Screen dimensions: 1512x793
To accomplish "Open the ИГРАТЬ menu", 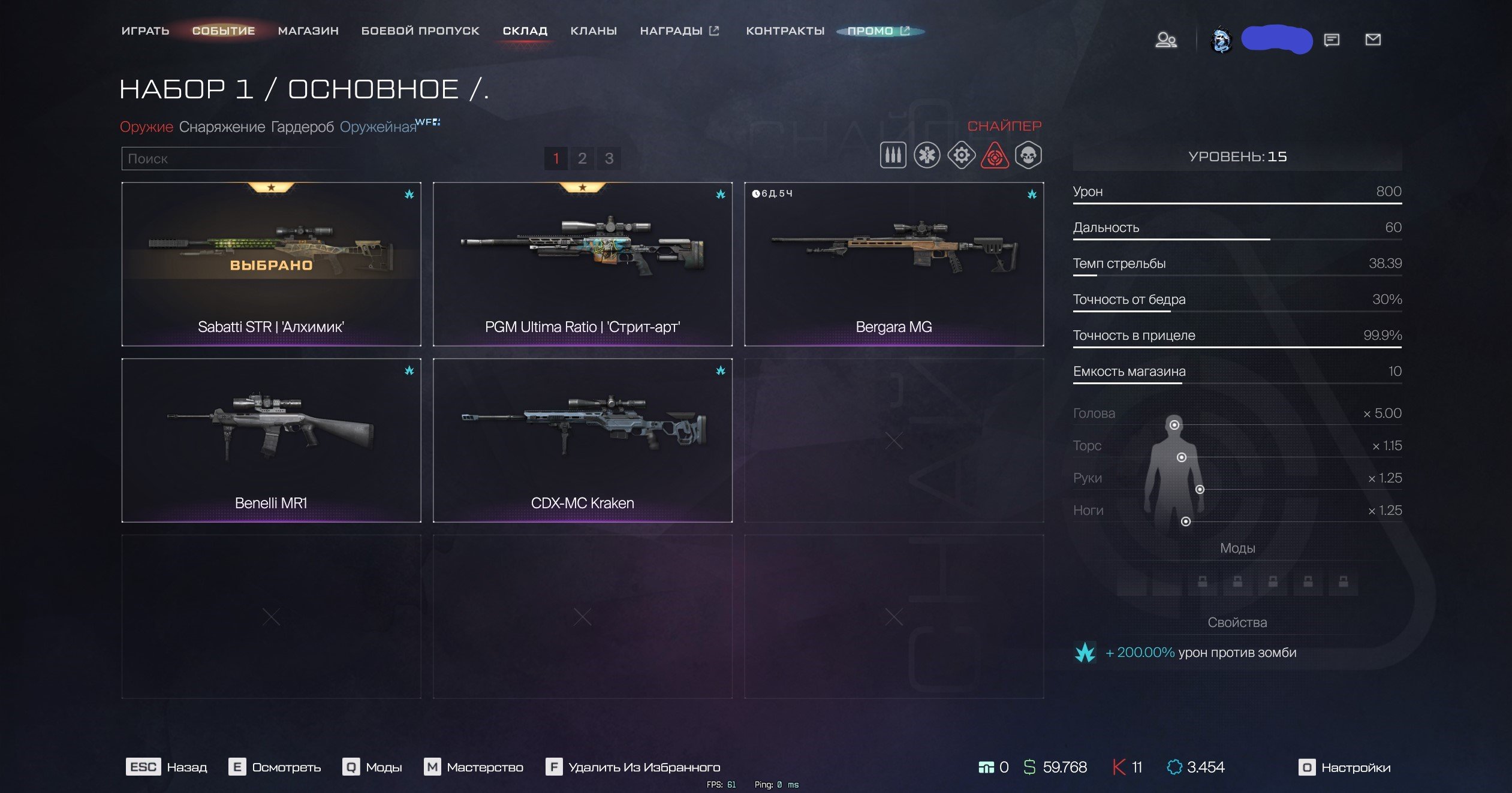I will pyautogui.click(x=145, y=31).
